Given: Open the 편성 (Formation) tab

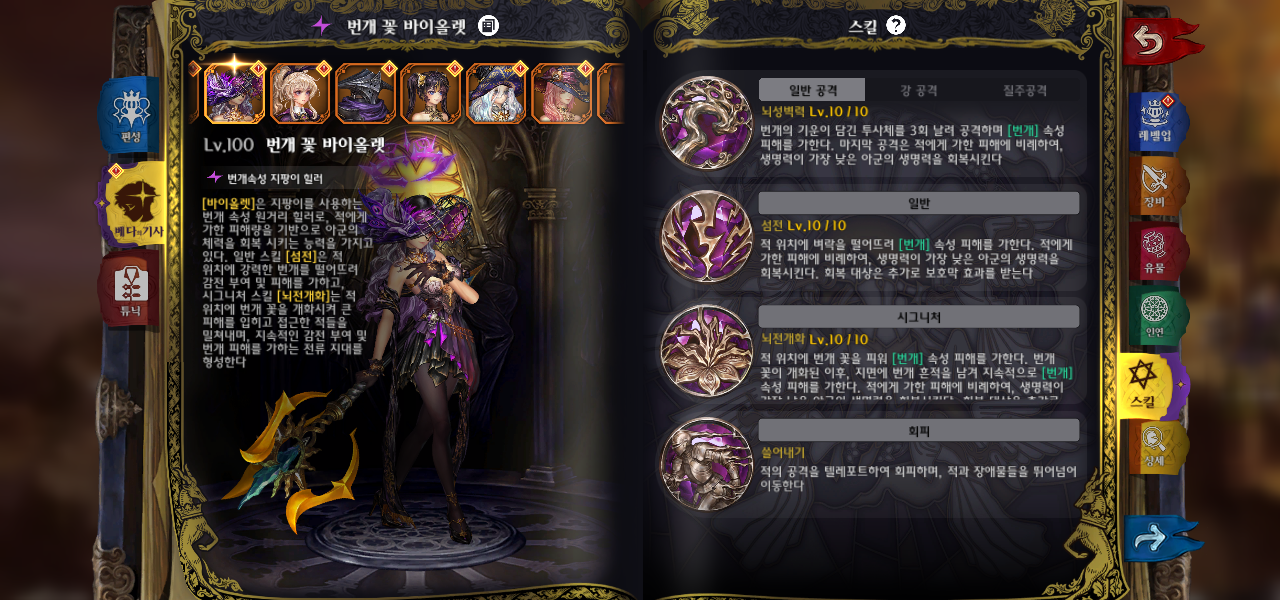Looking at the screenshot, I should tap(131, 116).
